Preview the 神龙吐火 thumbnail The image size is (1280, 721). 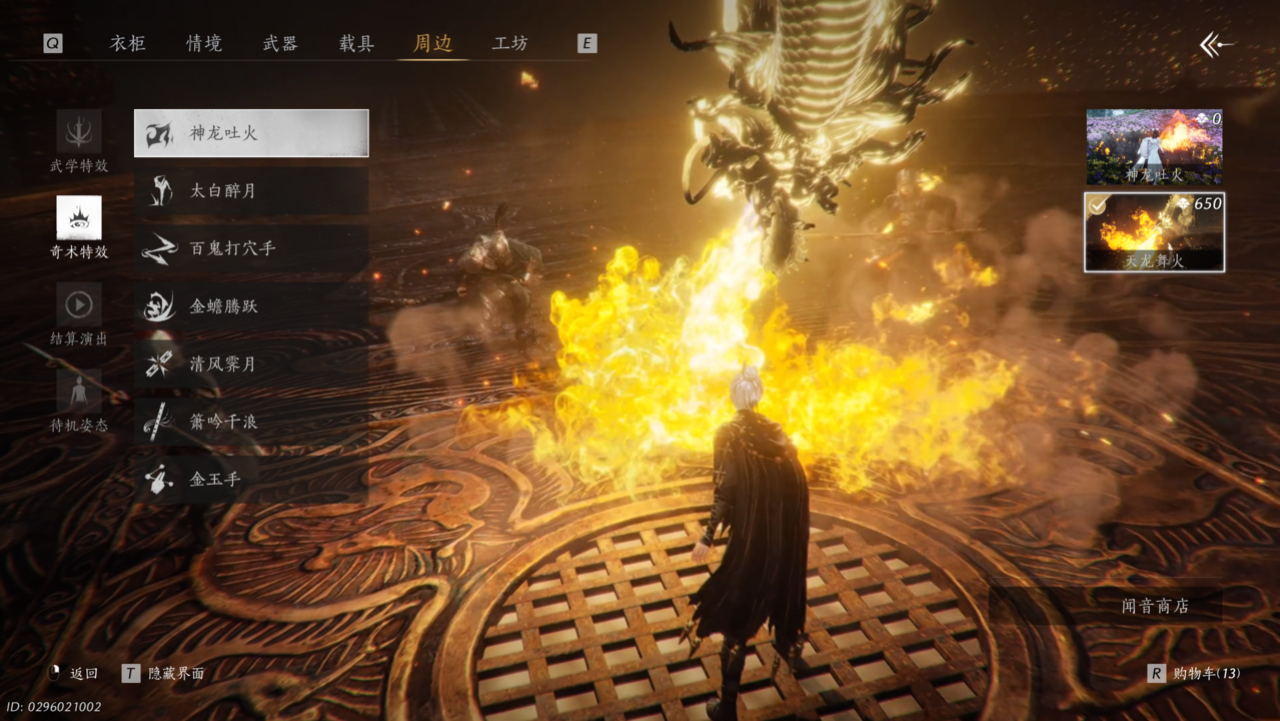(x=1154, y=147)
